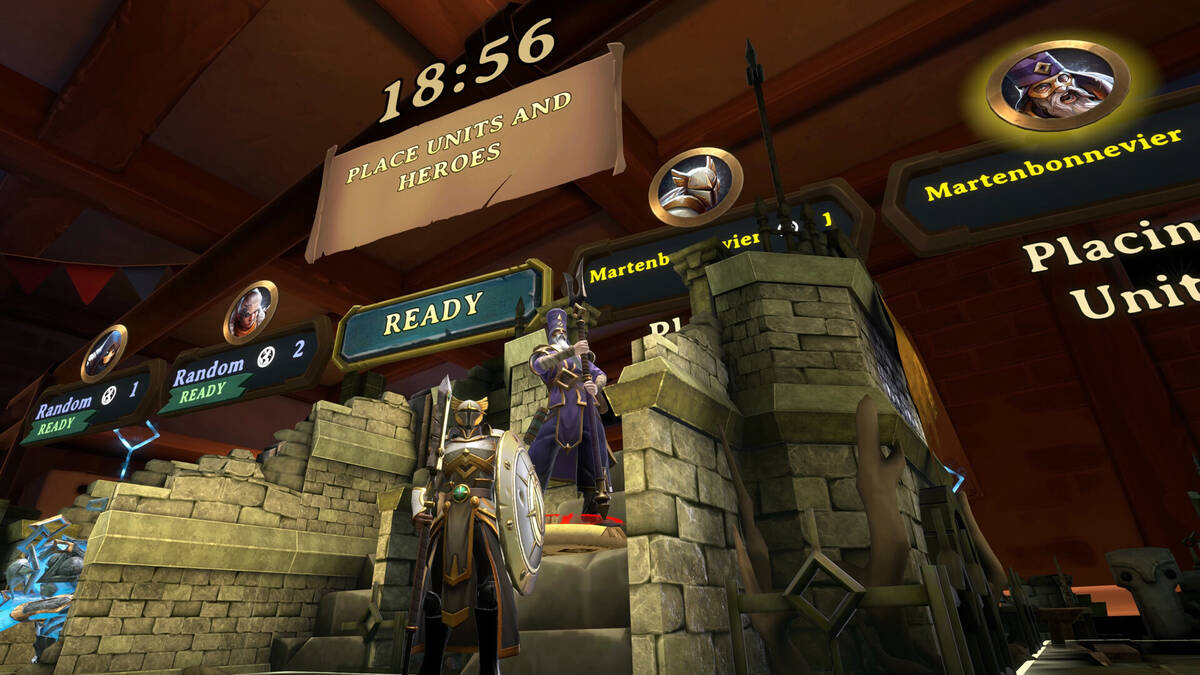This screenshot has width=1200, height=675.
Task: Click the hero portrait above Random 1
Action: [104, 353]
